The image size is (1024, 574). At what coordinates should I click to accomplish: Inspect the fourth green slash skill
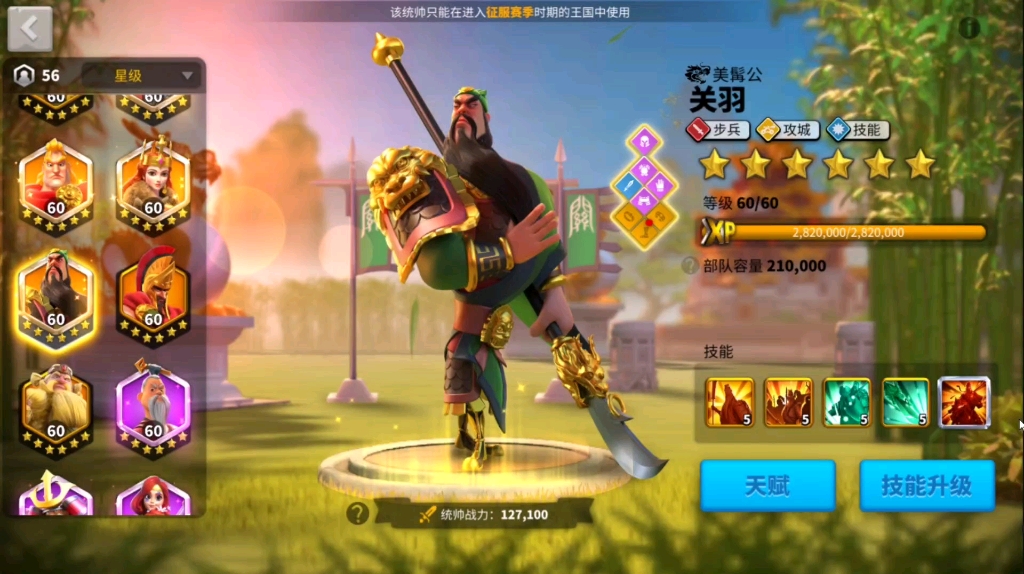(905, 402)
